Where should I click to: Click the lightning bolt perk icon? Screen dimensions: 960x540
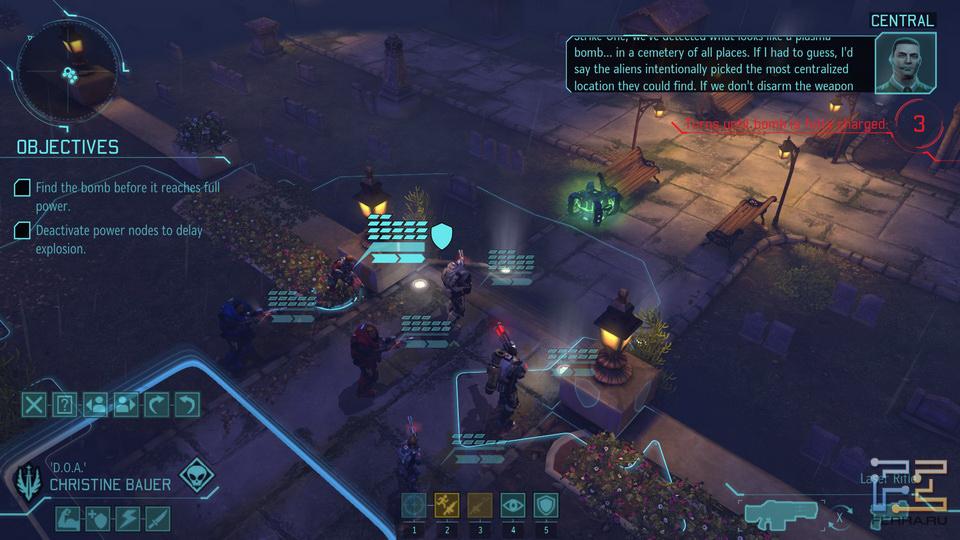[128, 519]
